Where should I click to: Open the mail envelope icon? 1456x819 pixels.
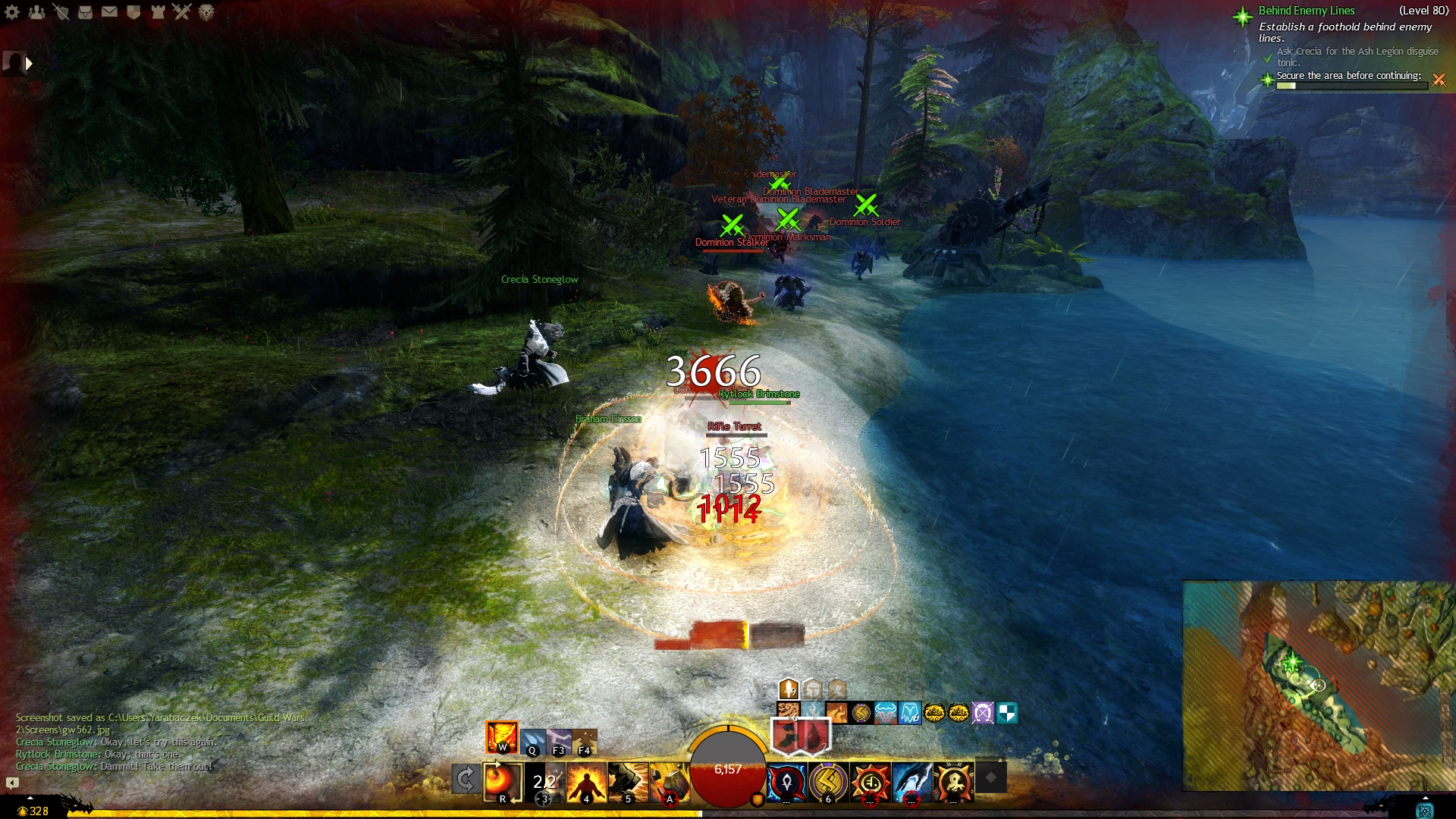[109, 12]
